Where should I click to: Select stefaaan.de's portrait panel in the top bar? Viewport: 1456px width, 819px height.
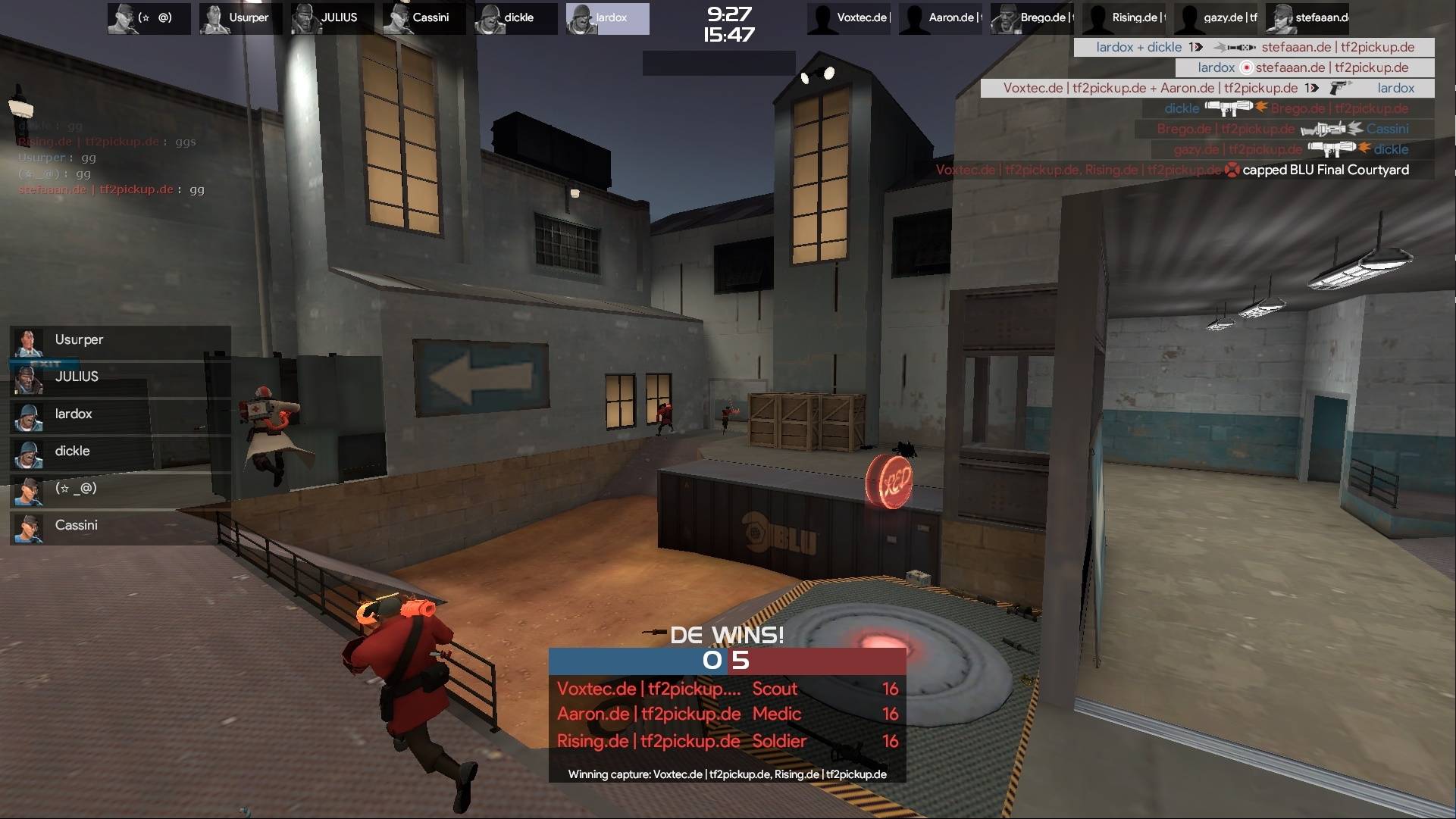coord(1307,18)
